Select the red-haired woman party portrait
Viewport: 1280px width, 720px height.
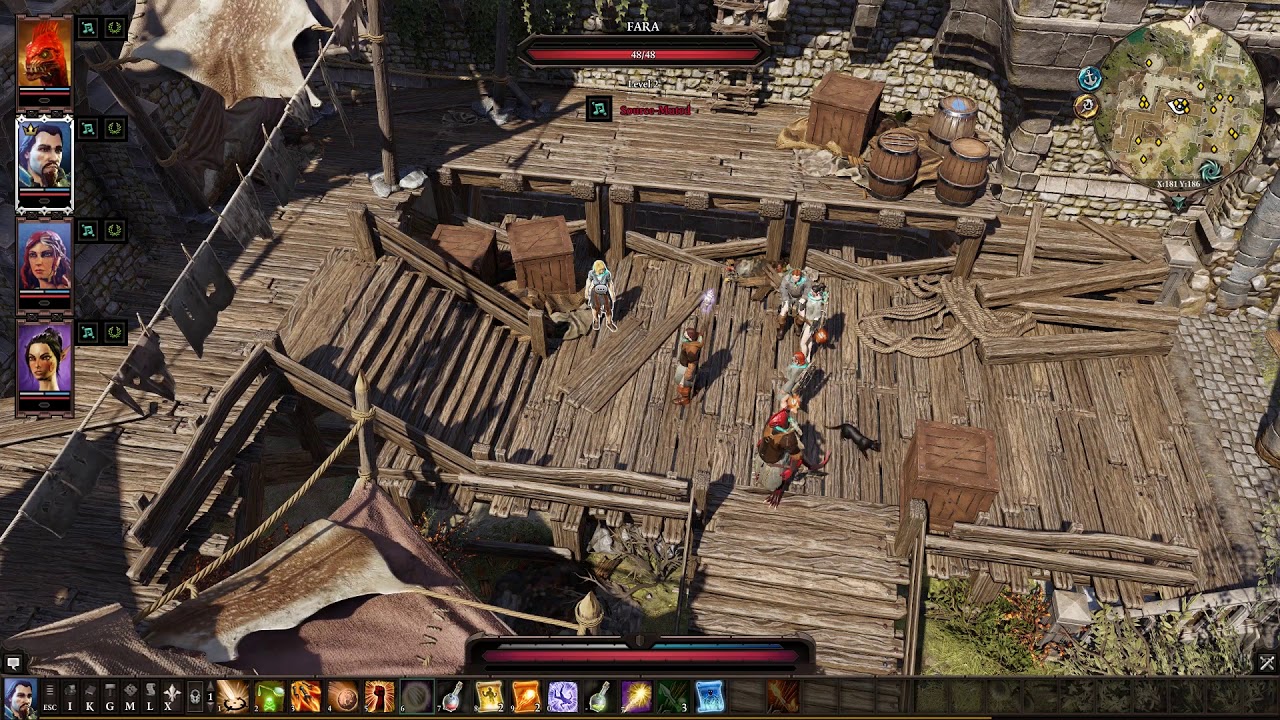coord(45,258)
